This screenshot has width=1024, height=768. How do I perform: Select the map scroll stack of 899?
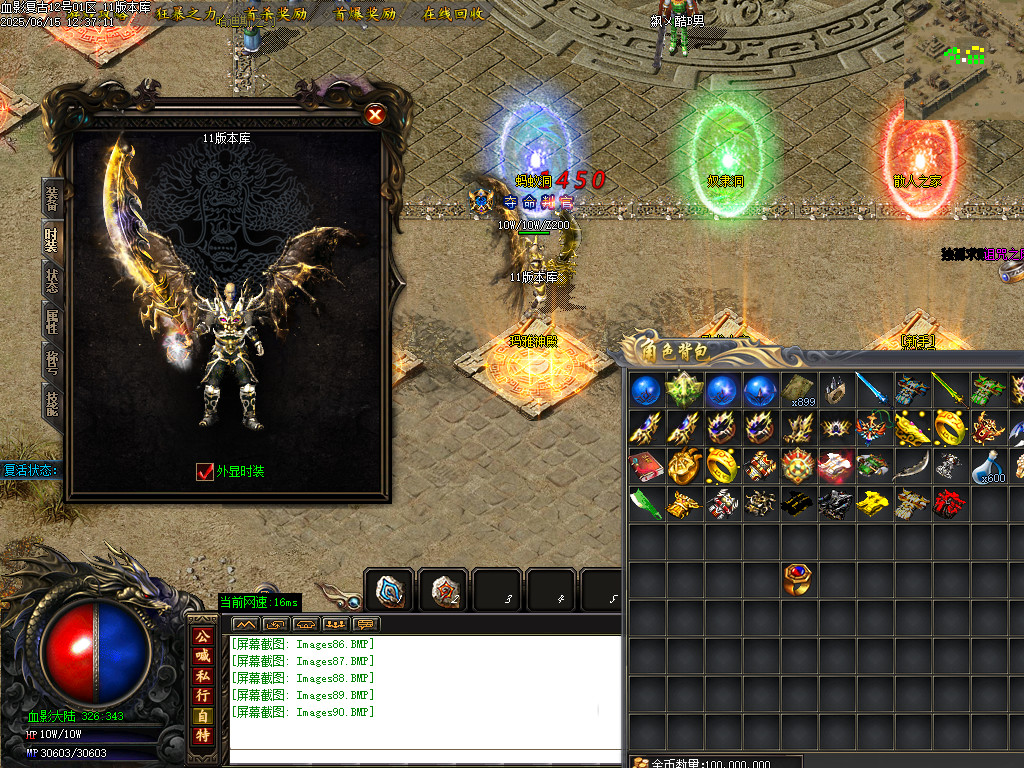click(798, 389)
